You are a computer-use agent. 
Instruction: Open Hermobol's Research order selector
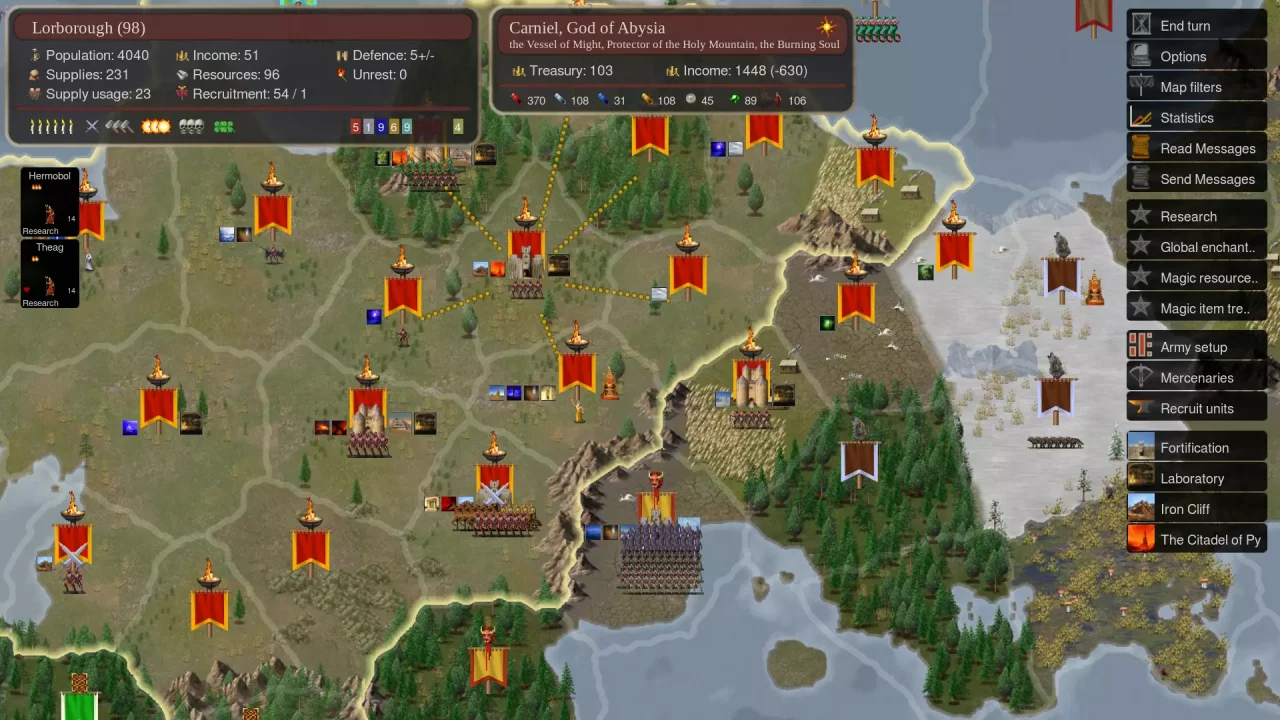click(40, 230)
